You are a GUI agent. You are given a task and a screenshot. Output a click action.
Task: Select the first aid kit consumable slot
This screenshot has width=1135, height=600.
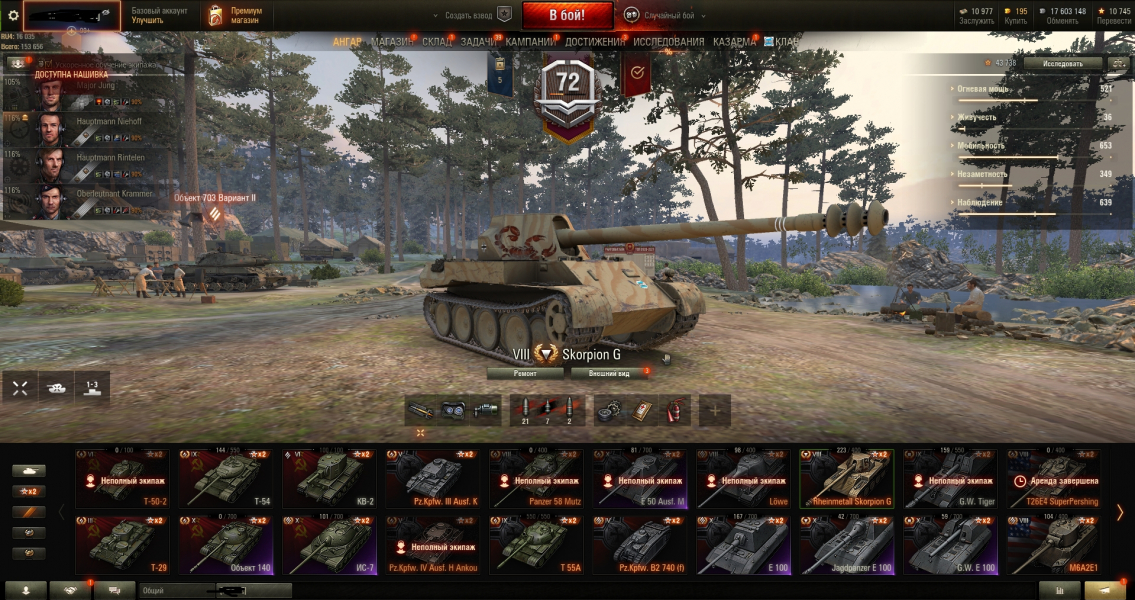tap(643, 409)
